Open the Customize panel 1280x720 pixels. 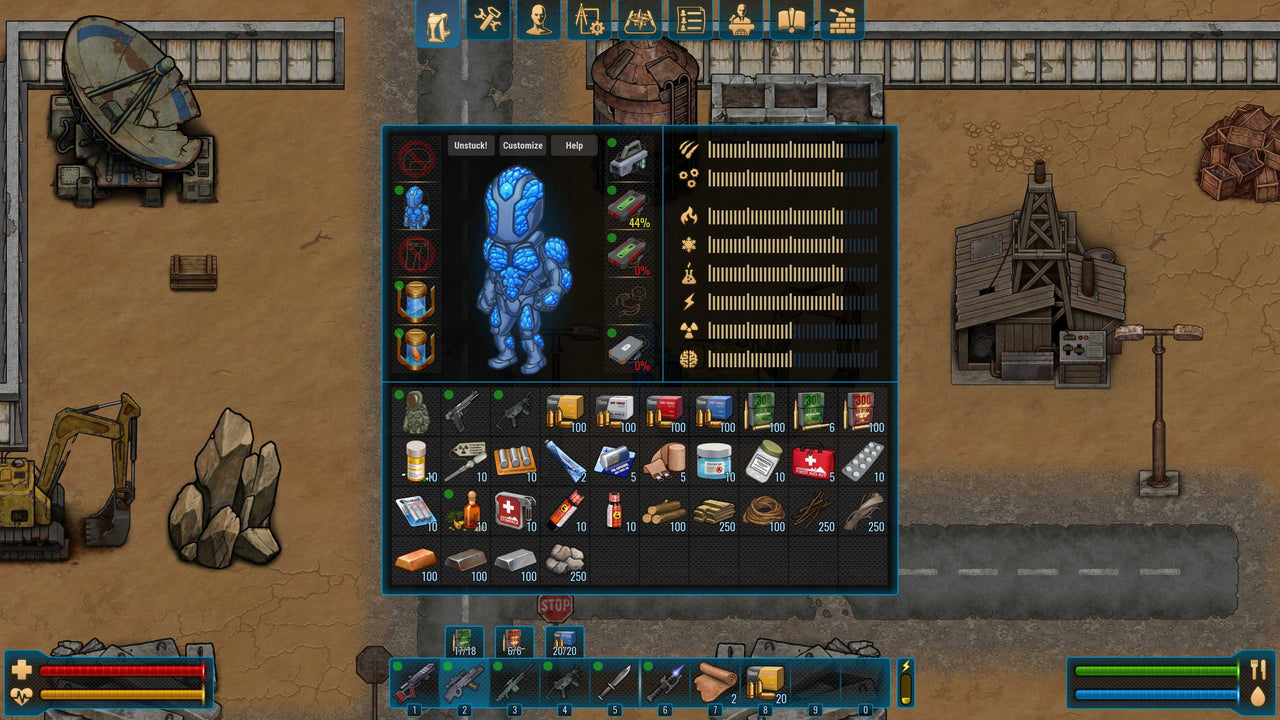pos(521,145)
